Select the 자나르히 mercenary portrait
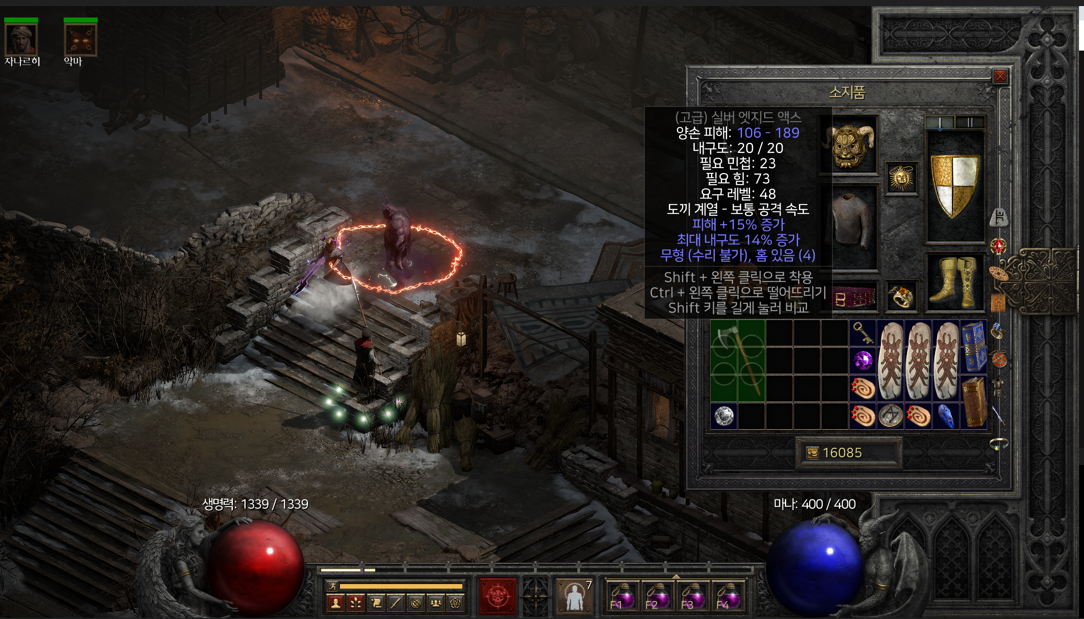 (21, 39)
